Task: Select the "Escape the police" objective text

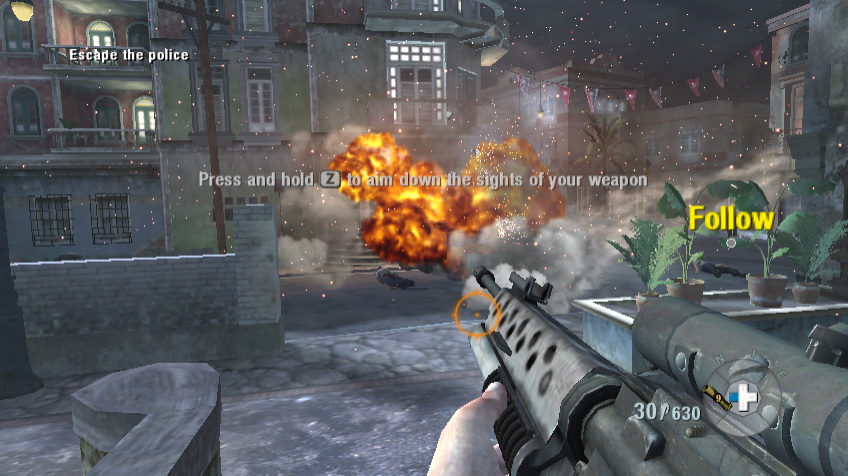Action: coord(128,55)
